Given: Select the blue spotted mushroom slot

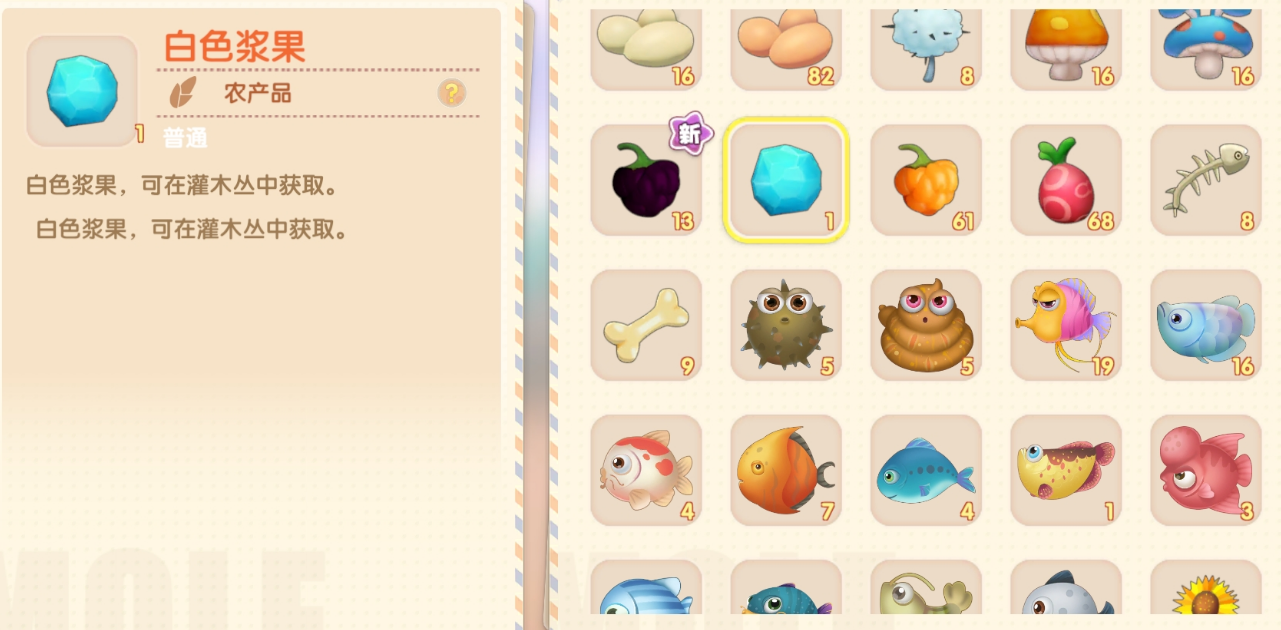Looking at the screenshot, I should [x=1206, y=45].
